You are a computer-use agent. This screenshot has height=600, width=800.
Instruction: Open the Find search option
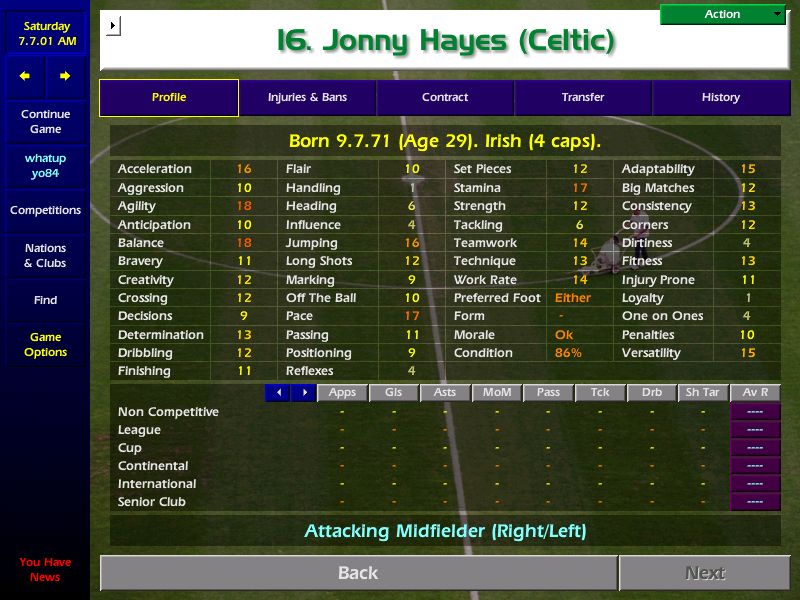45,300
